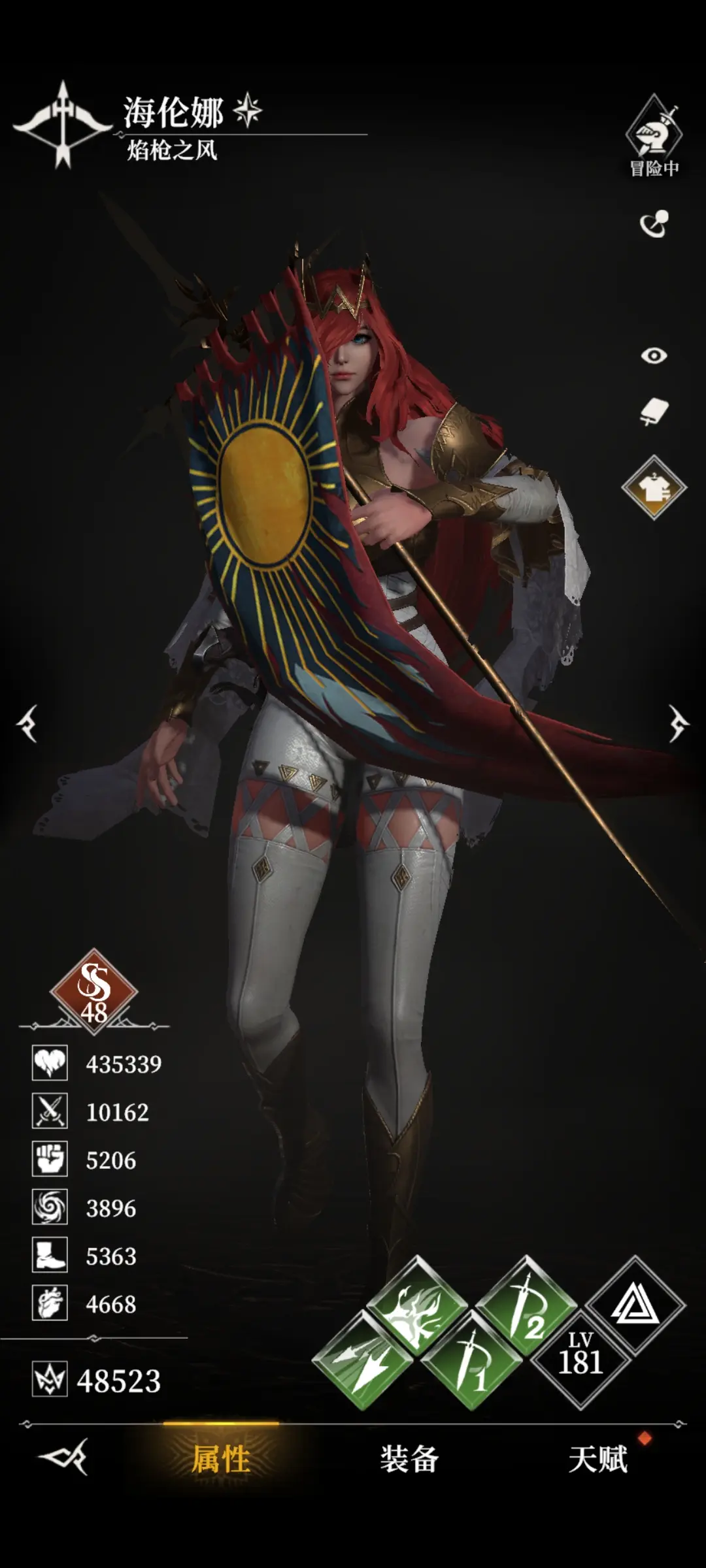This screenshot has height=1568, width=706.
Task: Open the bow skill numbered 2
Action: pyautogui.click(x=526, y=1307)
